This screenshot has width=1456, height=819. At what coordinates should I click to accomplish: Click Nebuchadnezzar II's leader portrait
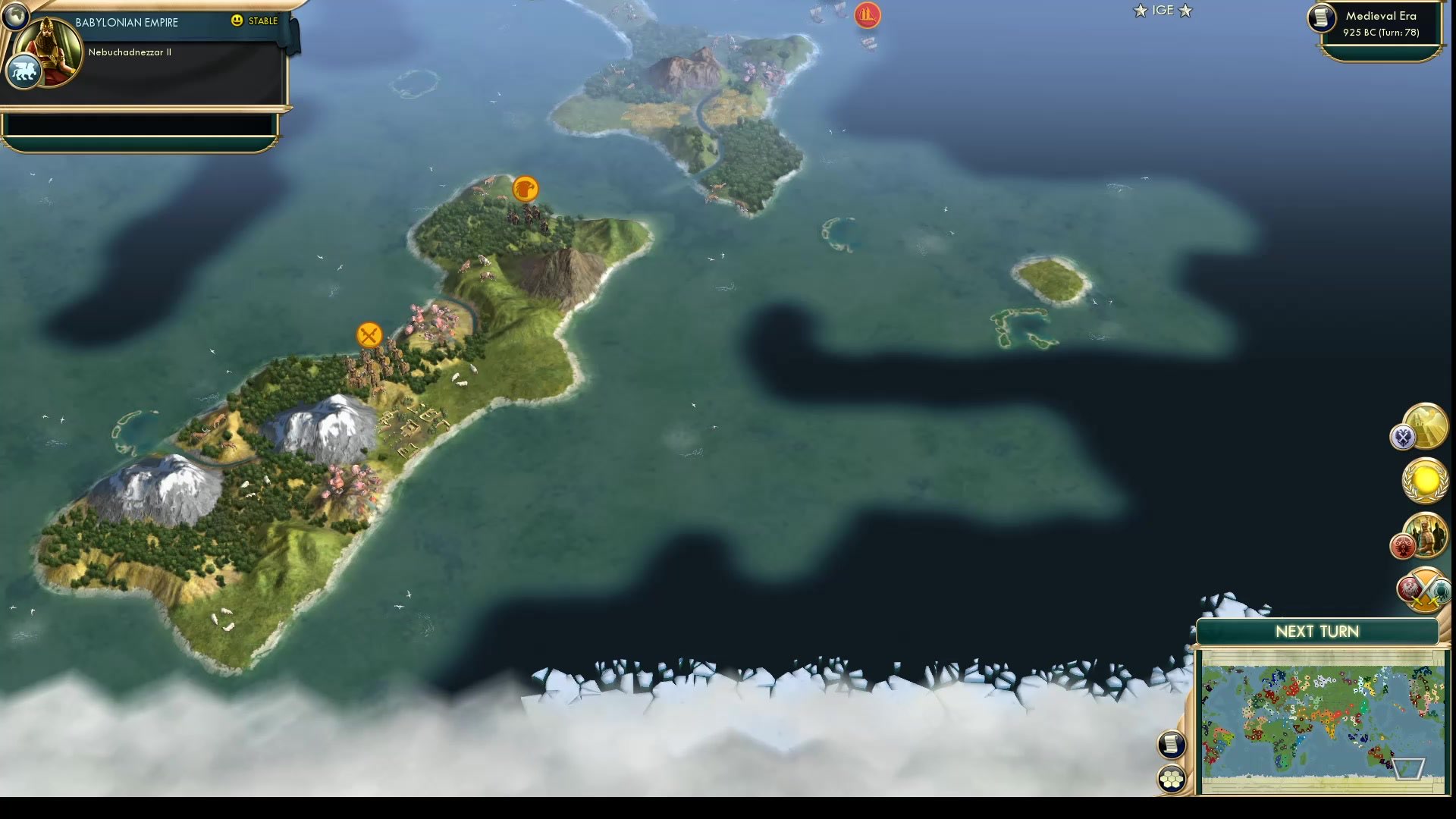click(x=47, y=53)
